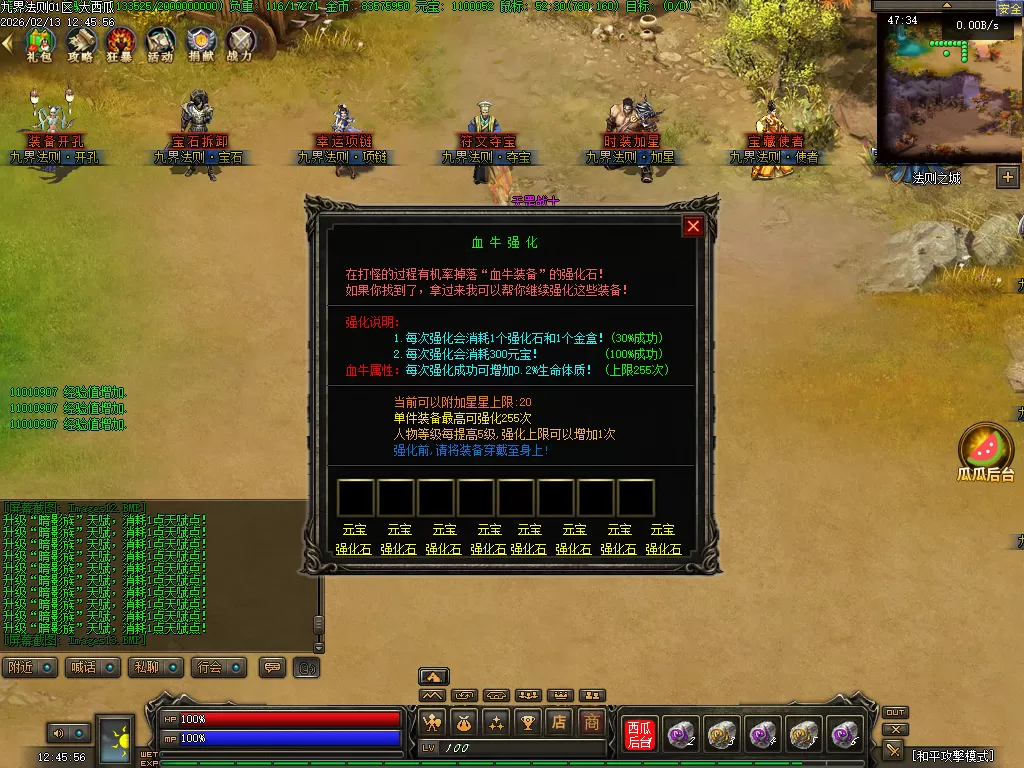1024x768 pixels.
Task: Open the 捐献 donation icon
Action: (x=201, y=44)
